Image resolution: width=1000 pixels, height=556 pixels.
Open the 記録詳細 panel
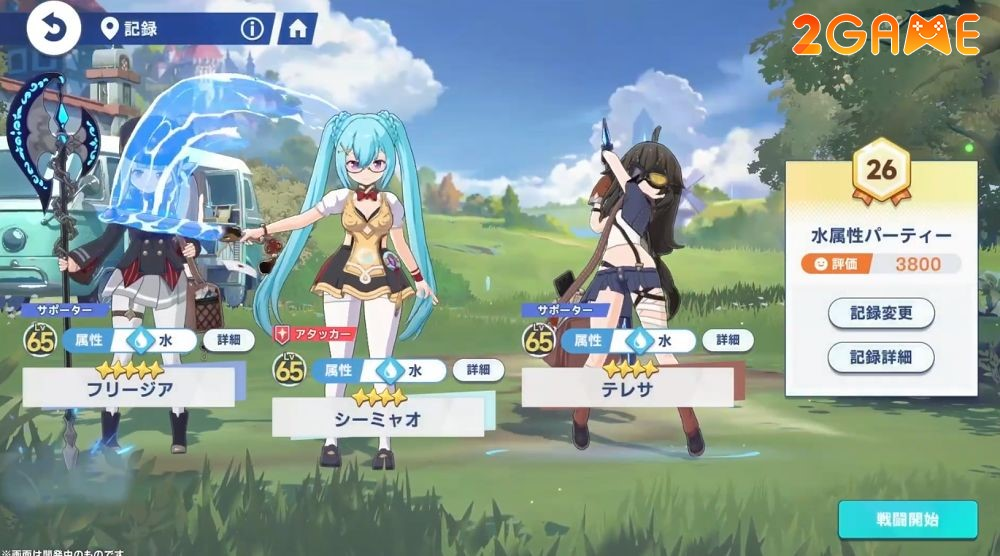point(881,357)
